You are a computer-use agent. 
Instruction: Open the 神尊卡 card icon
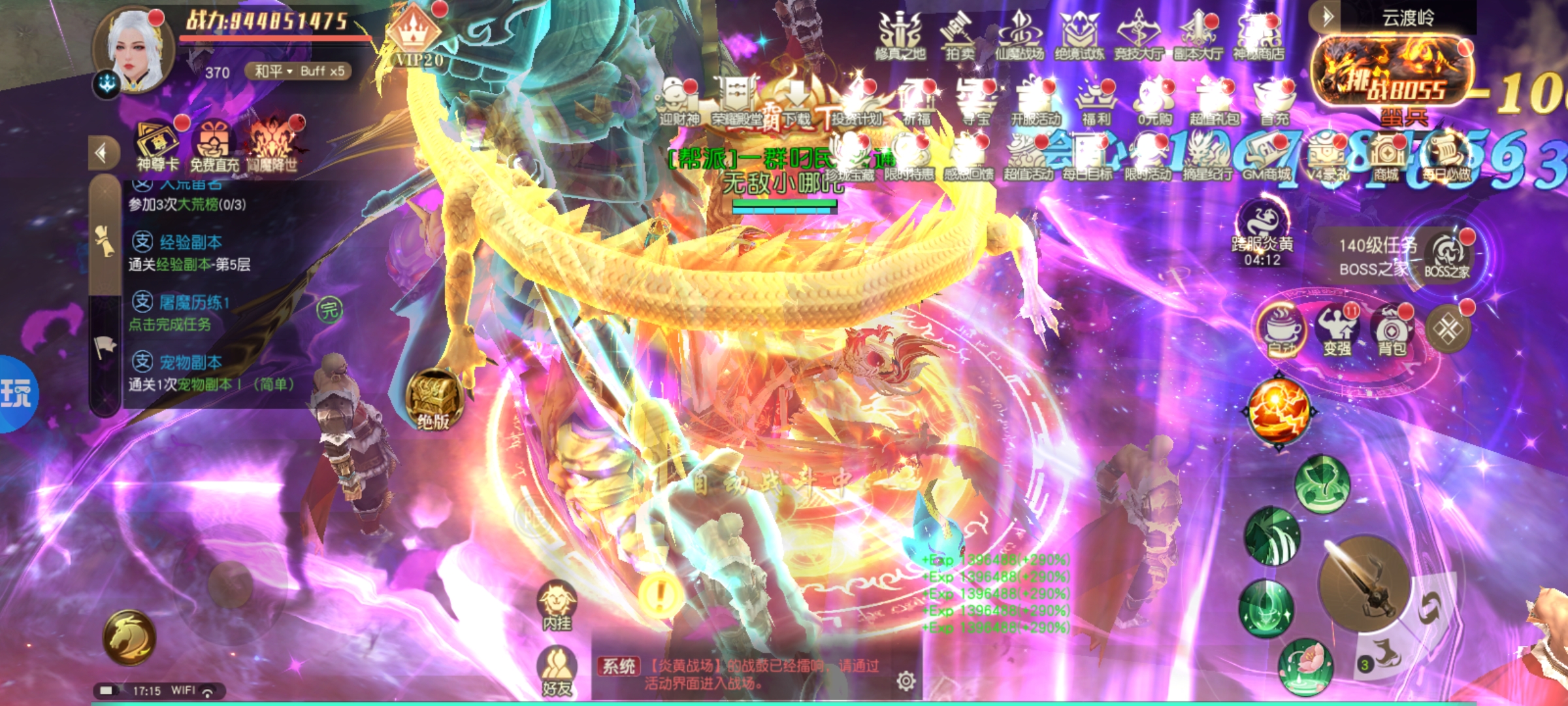click(x=157, y=146)
